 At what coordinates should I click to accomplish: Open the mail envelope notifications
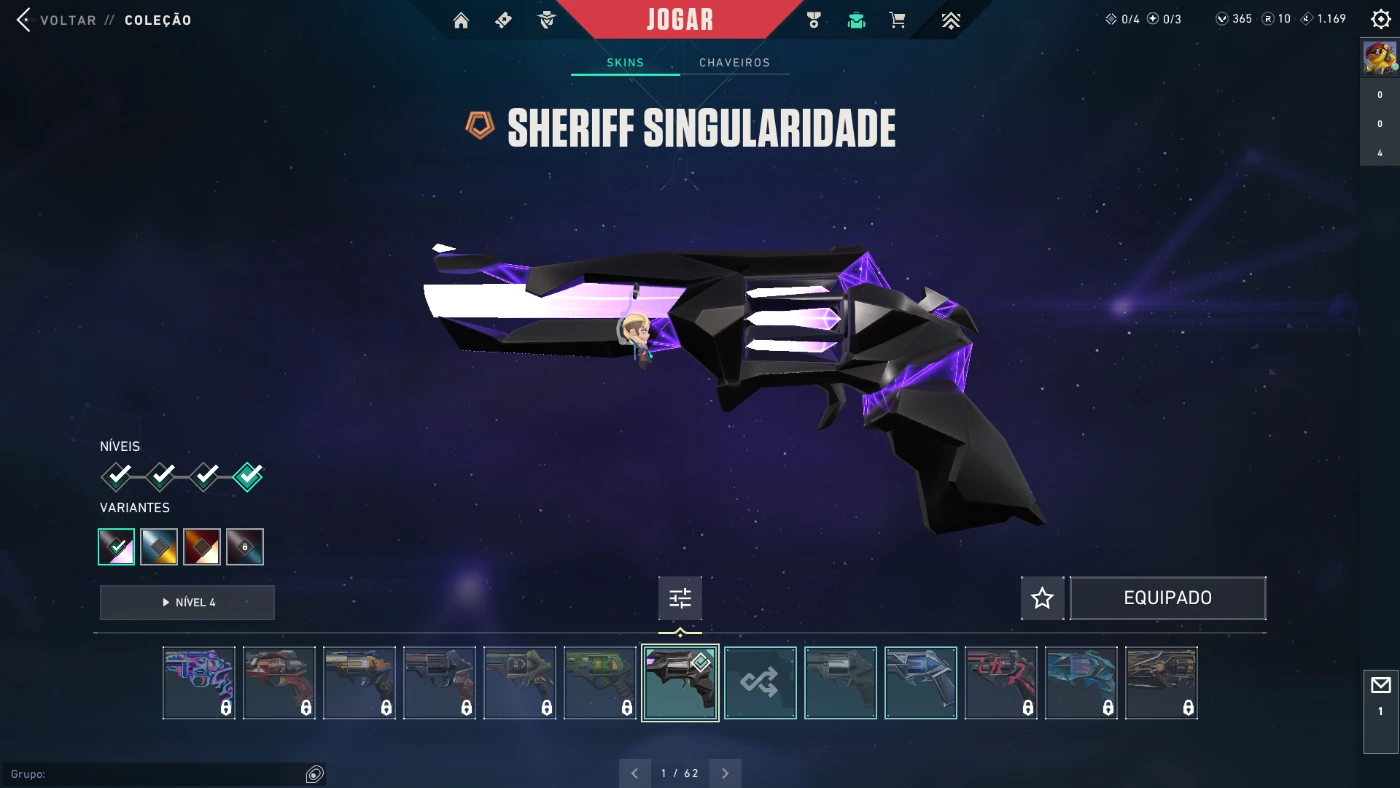point(1381,686)
